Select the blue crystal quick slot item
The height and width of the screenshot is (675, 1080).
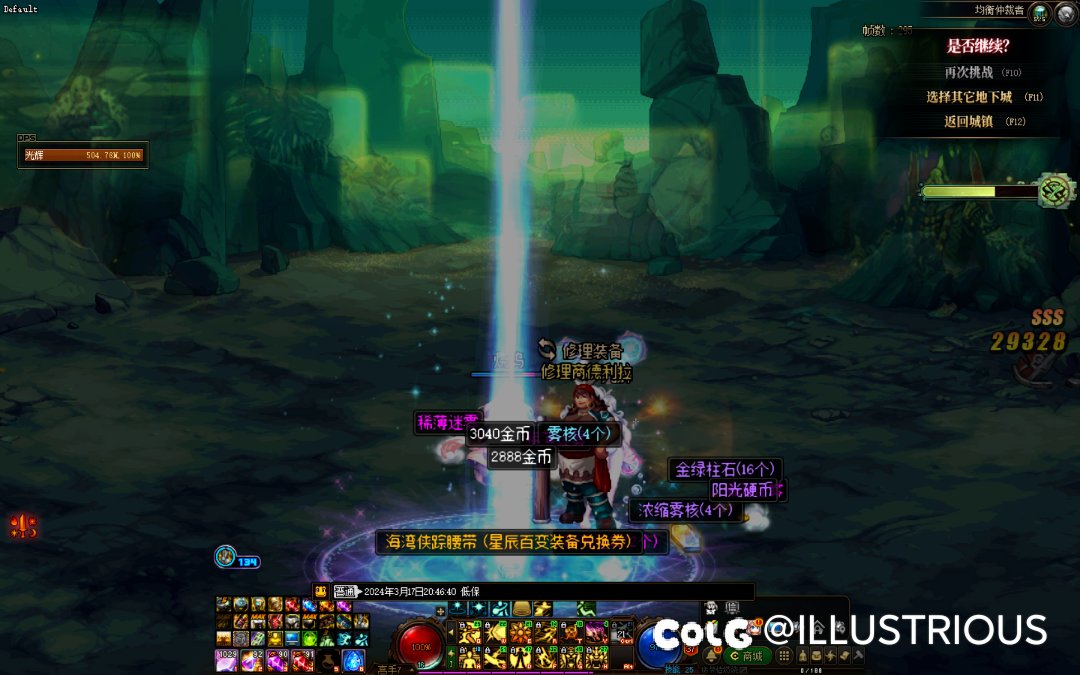[x=354, y=660]
